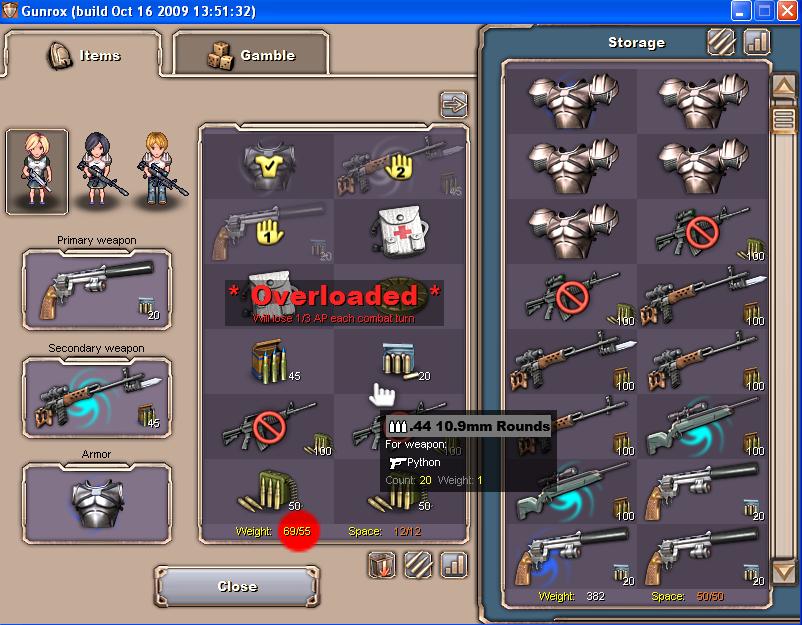Switch to the Gamble tab
The image size is (802, 625).
tap(251, 55)
